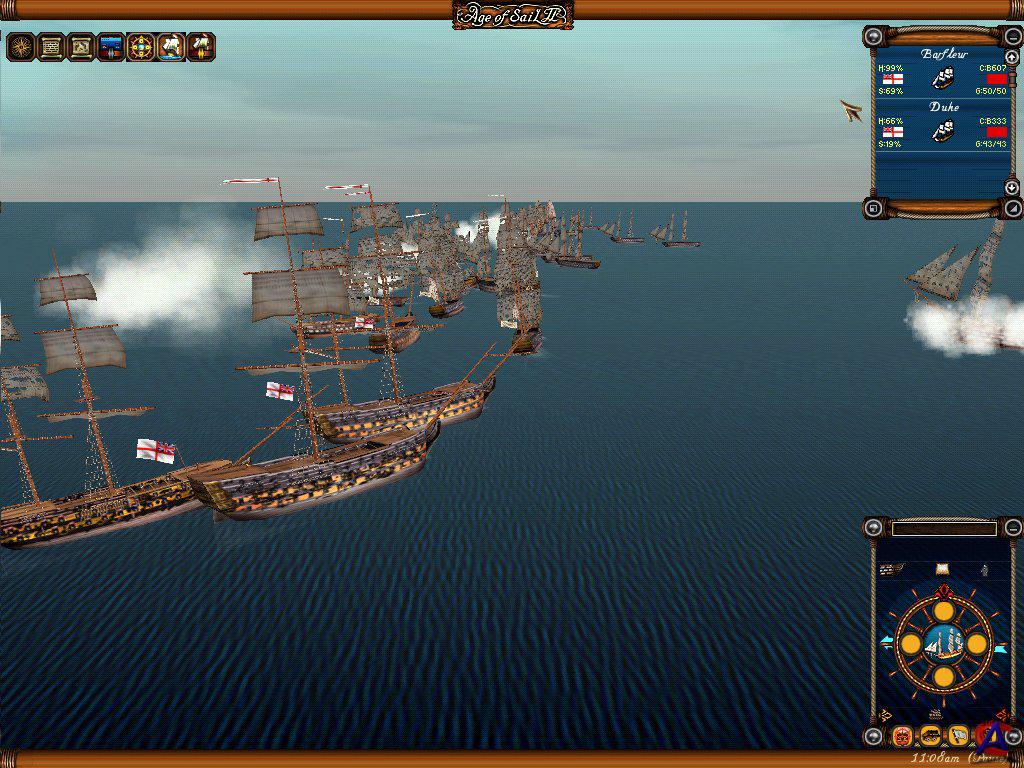Click the brick-wall scroll toolbar icon
Viewport: 1024px width, 768px height.
click(51, 46)
